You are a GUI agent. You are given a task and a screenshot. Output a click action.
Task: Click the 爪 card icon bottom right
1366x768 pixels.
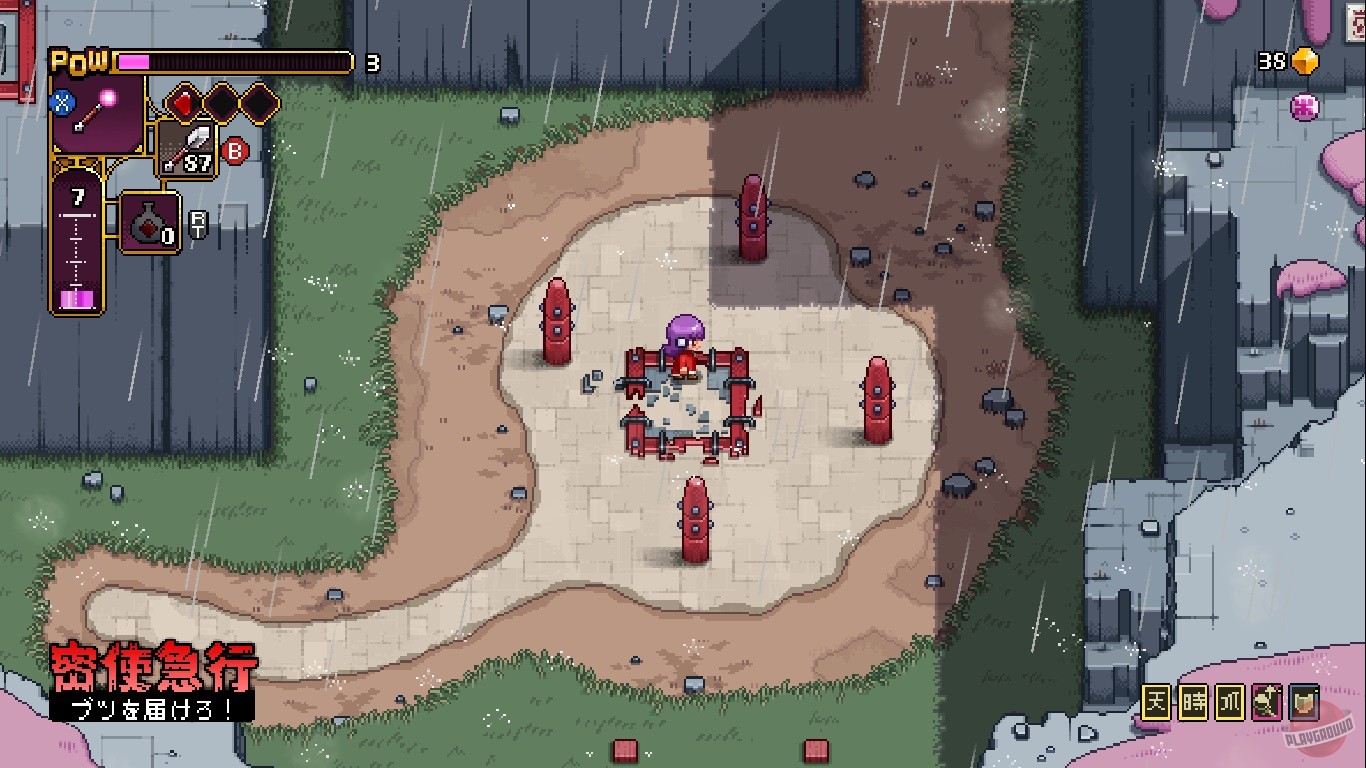pos(1230,701)
